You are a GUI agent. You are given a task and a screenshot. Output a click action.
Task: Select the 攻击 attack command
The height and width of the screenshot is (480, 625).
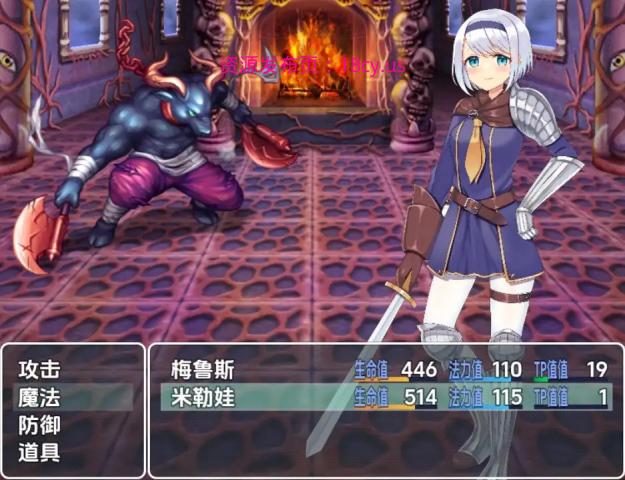40,370
